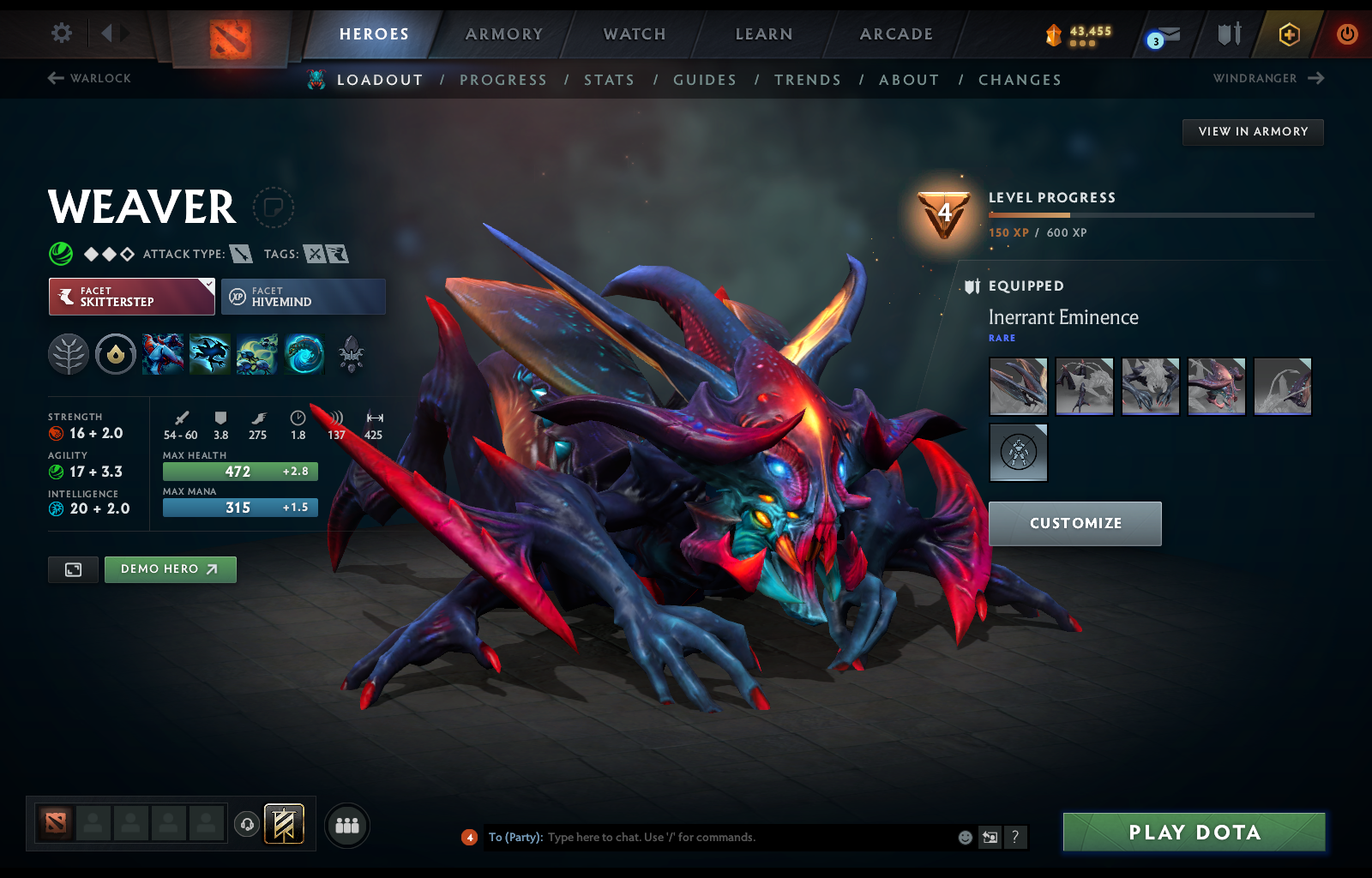Launch DEMO HERO mode

pyautogui.click(x=170, y=569)
